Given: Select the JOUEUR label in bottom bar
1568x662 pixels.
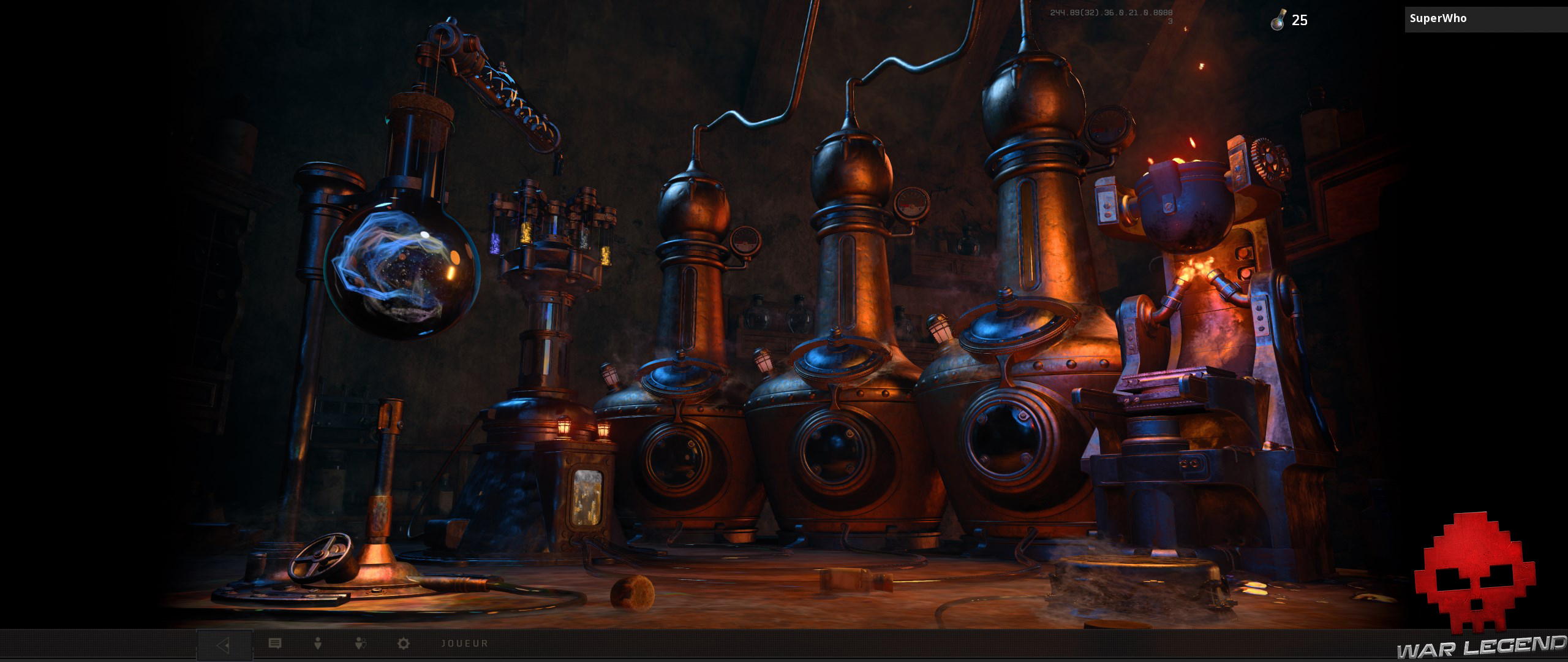Looking at the screenshot, I should click(465, 644).
